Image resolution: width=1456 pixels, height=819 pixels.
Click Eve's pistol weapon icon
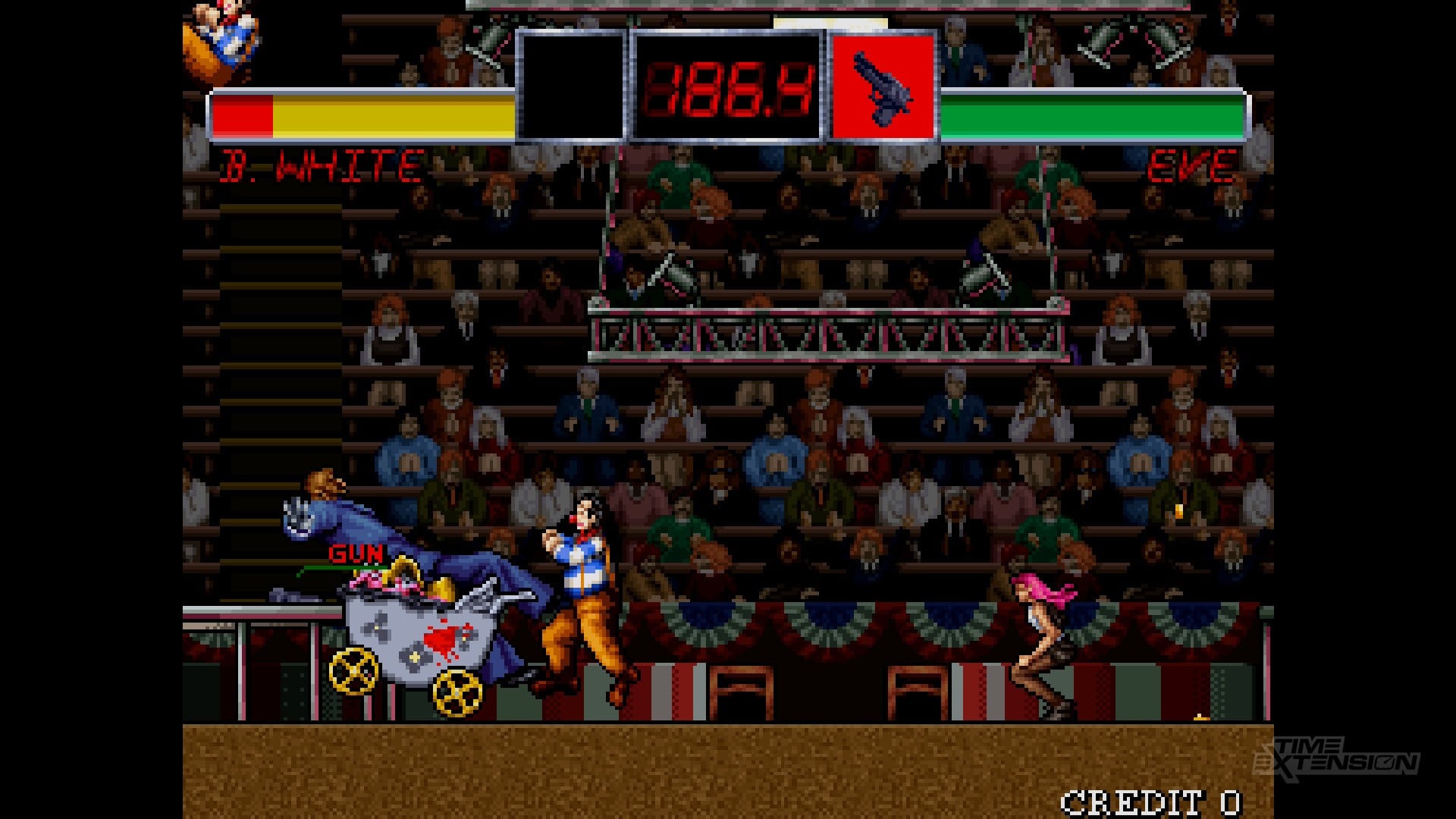click(883, 86)
